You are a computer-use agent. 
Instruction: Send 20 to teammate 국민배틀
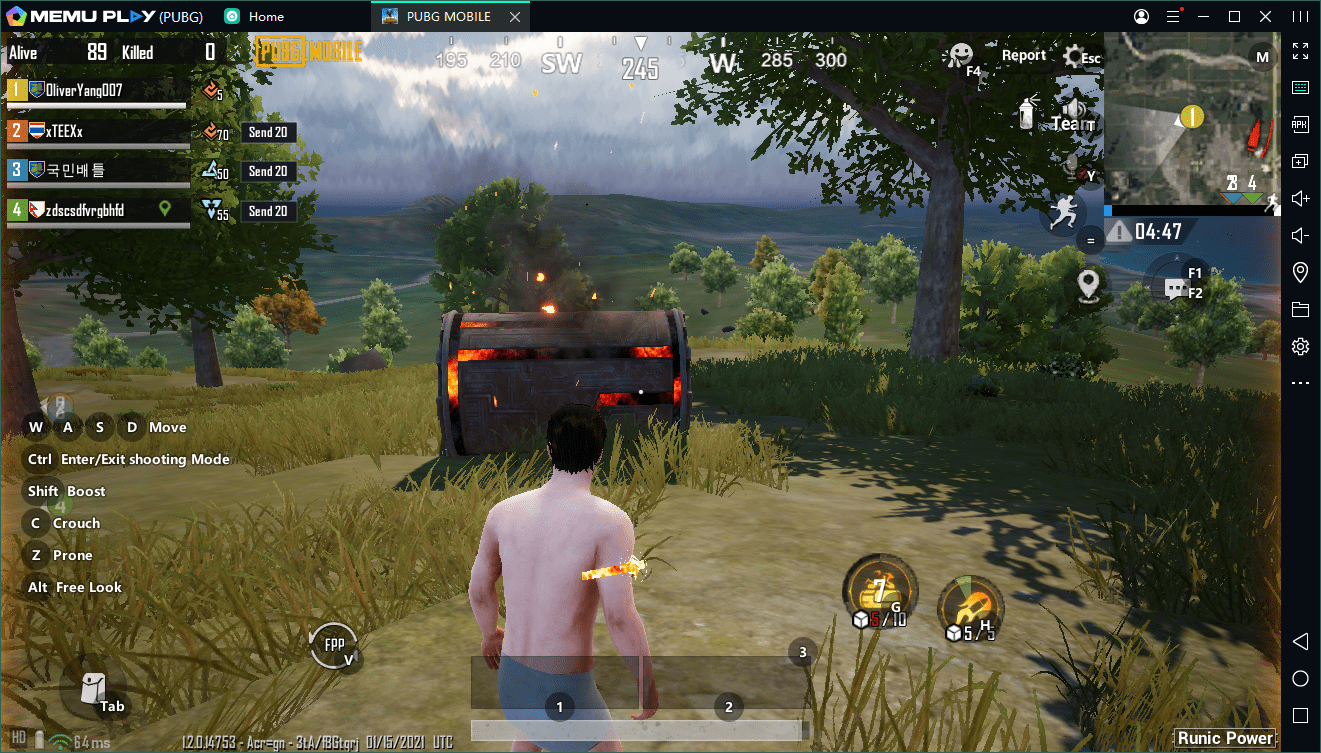coord(268,171)
